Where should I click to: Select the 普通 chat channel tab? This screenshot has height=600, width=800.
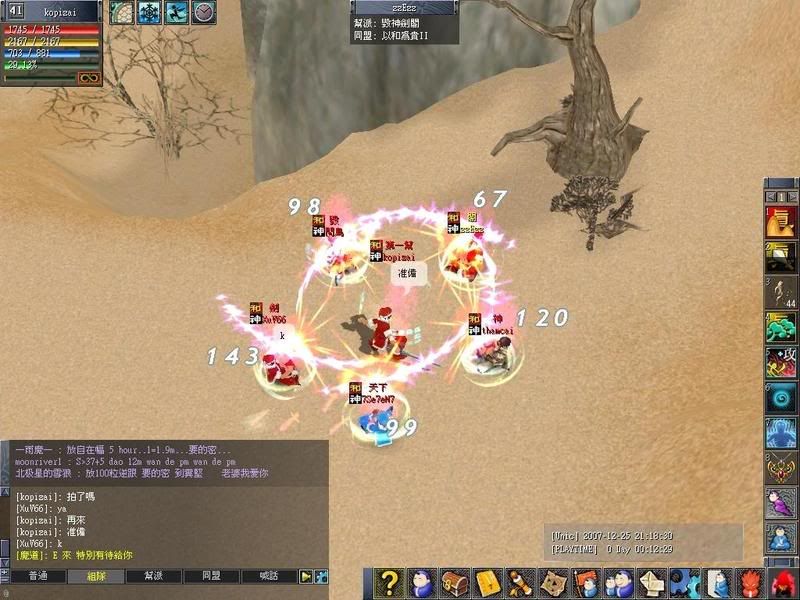click(x=38, y=577)
